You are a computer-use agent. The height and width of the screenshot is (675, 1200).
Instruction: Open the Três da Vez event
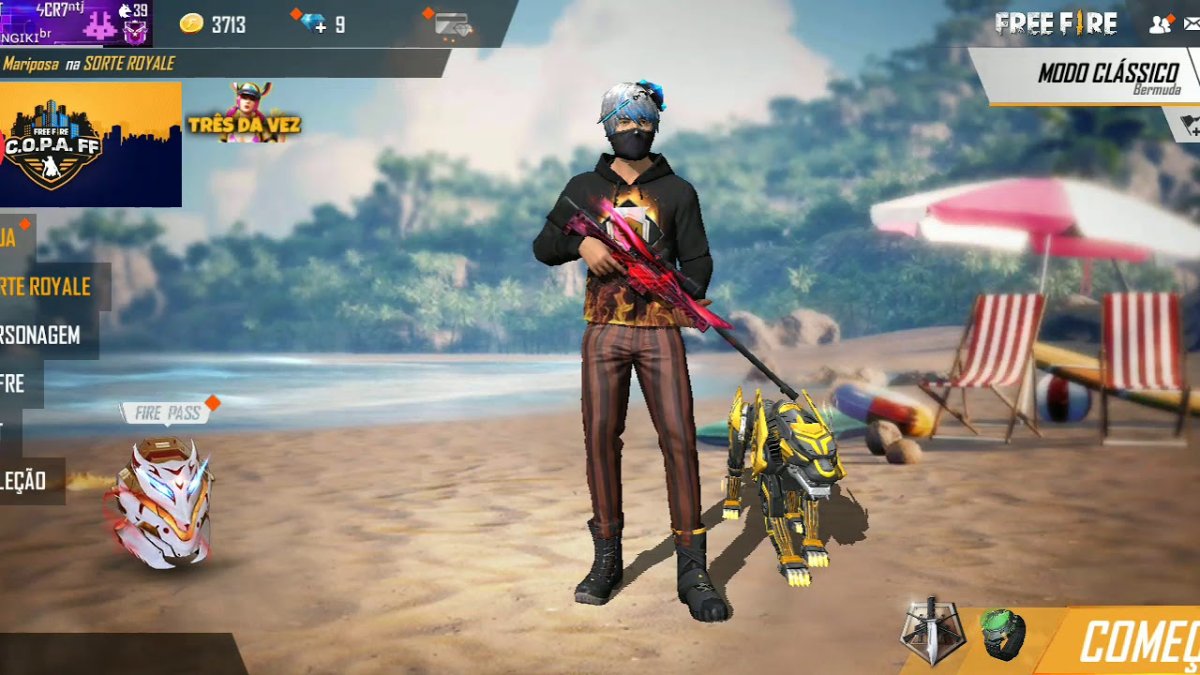pos(243,113)
